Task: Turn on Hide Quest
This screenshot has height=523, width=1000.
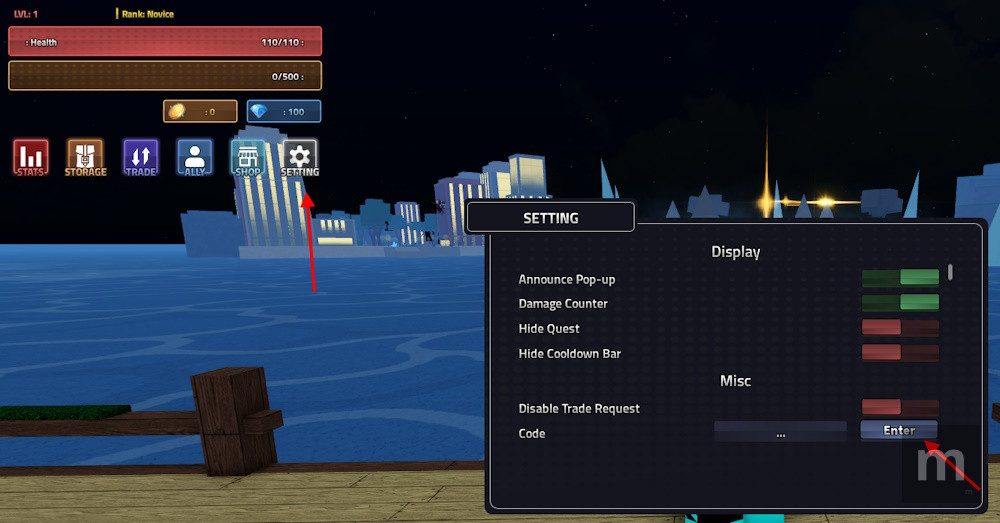Action: [x=900, y=328]
